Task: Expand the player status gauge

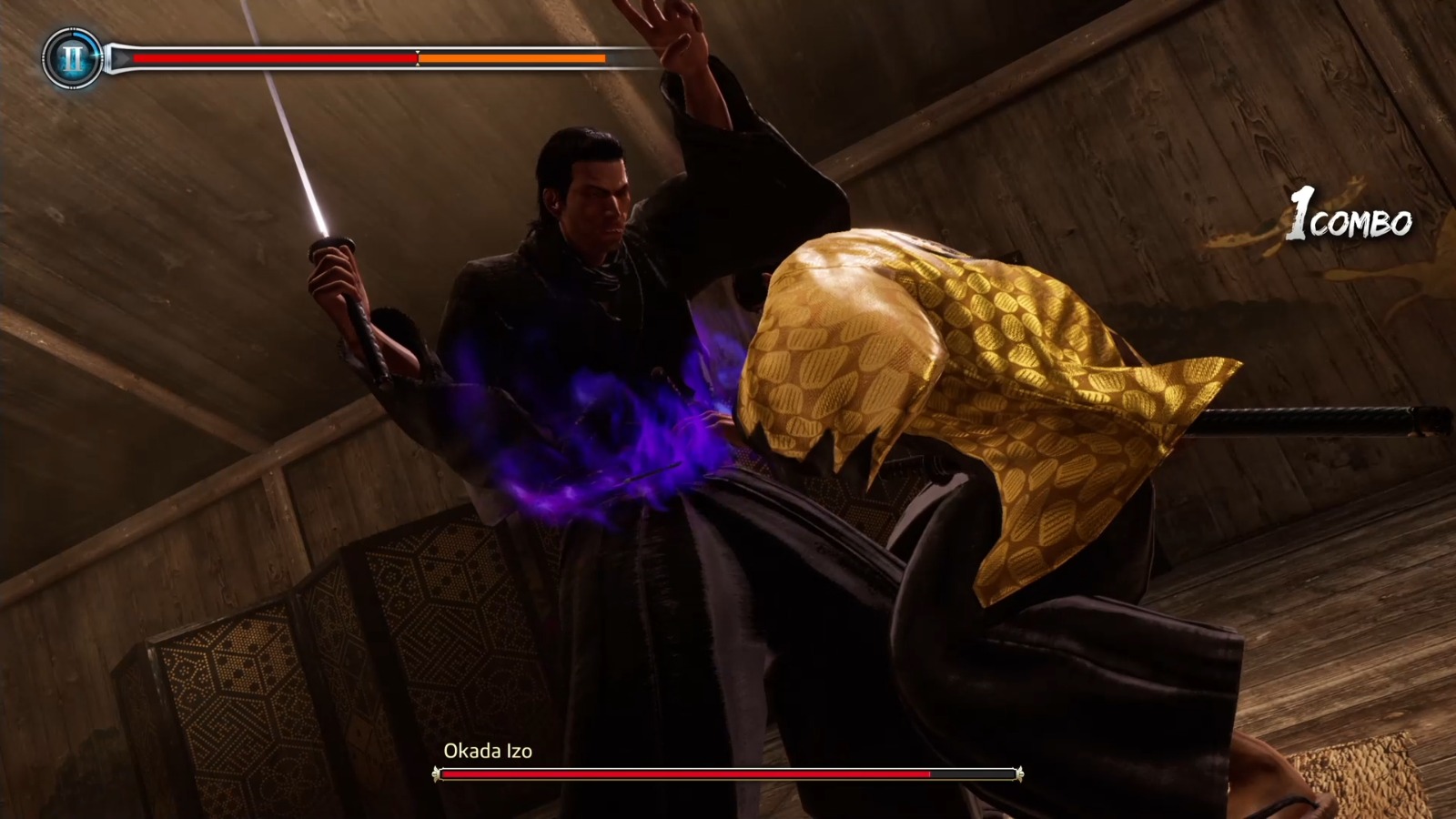Action: tap(364, 57)
